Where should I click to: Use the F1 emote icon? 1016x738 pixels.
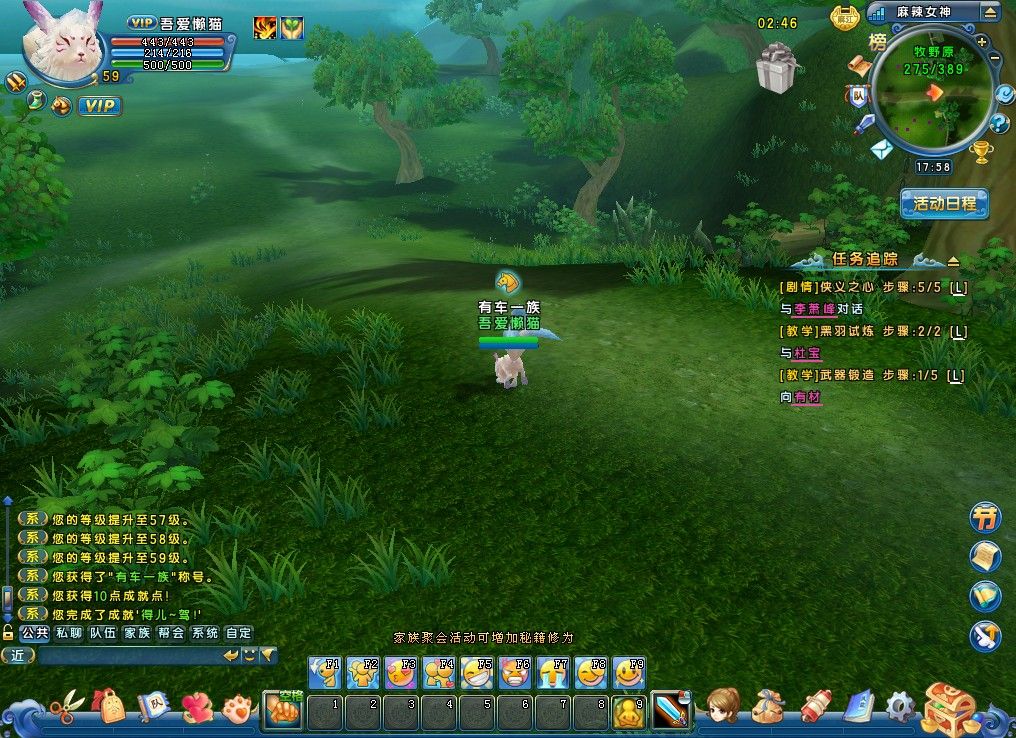(324, 672)
